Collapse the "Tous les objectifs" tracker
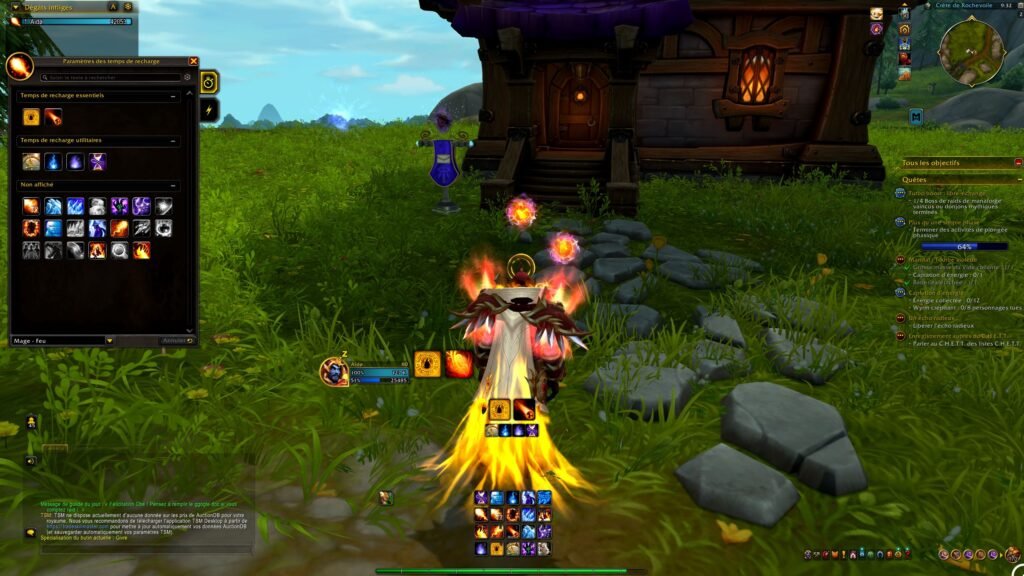Viewport: 1024px width, 576px height. pos(1018,162)
